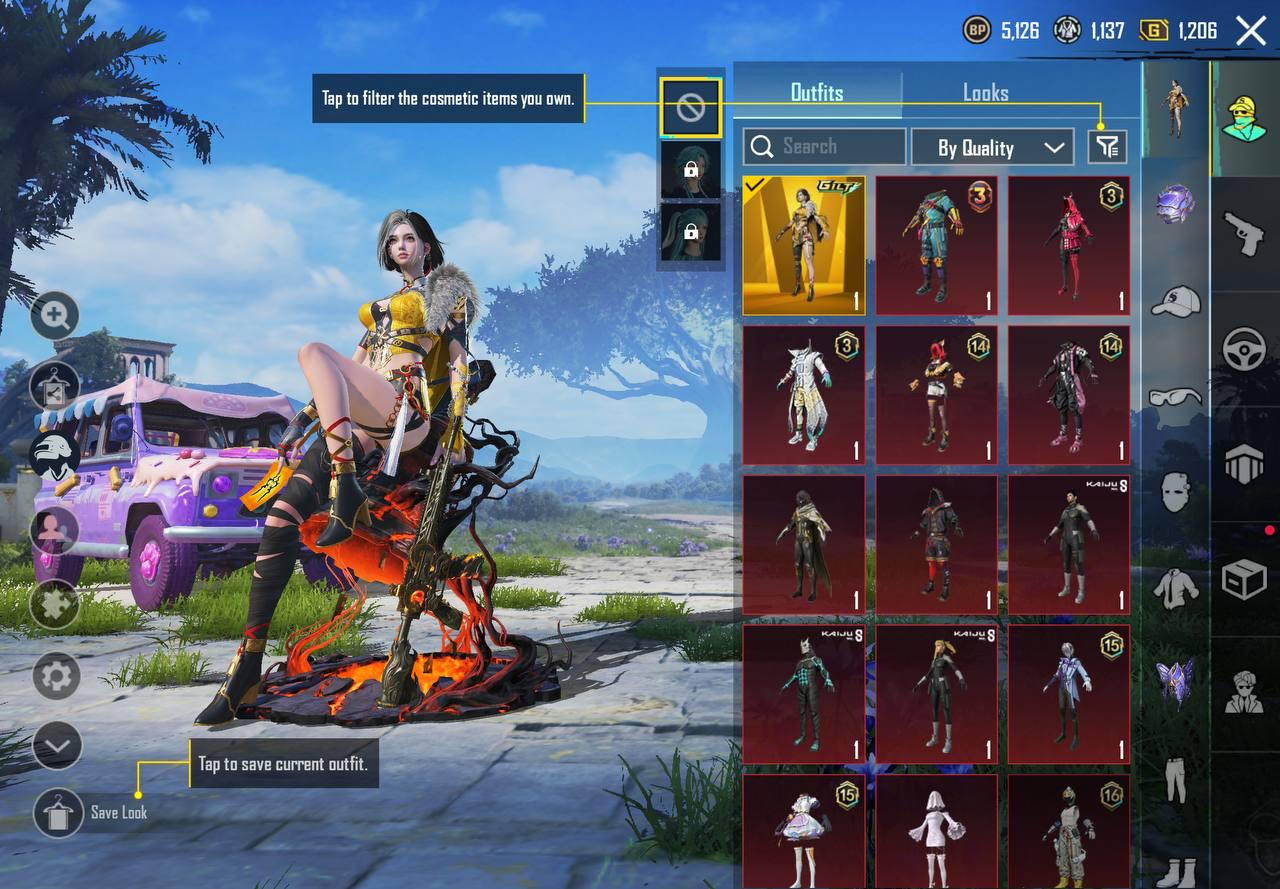Open the pistol weapons category

[x=1244, y=233]
